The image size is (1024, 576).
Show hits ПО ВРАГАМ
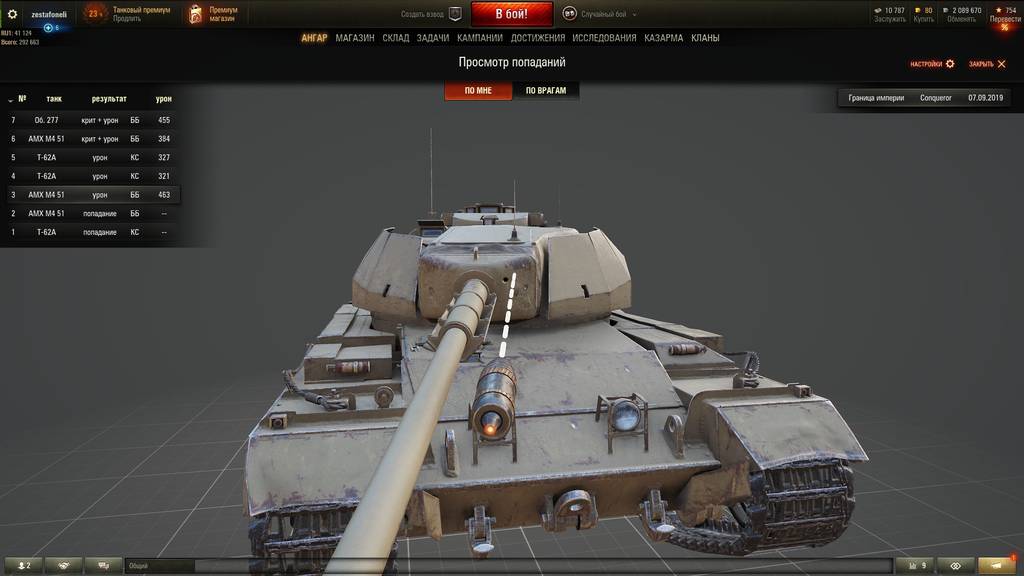(546, 91)
